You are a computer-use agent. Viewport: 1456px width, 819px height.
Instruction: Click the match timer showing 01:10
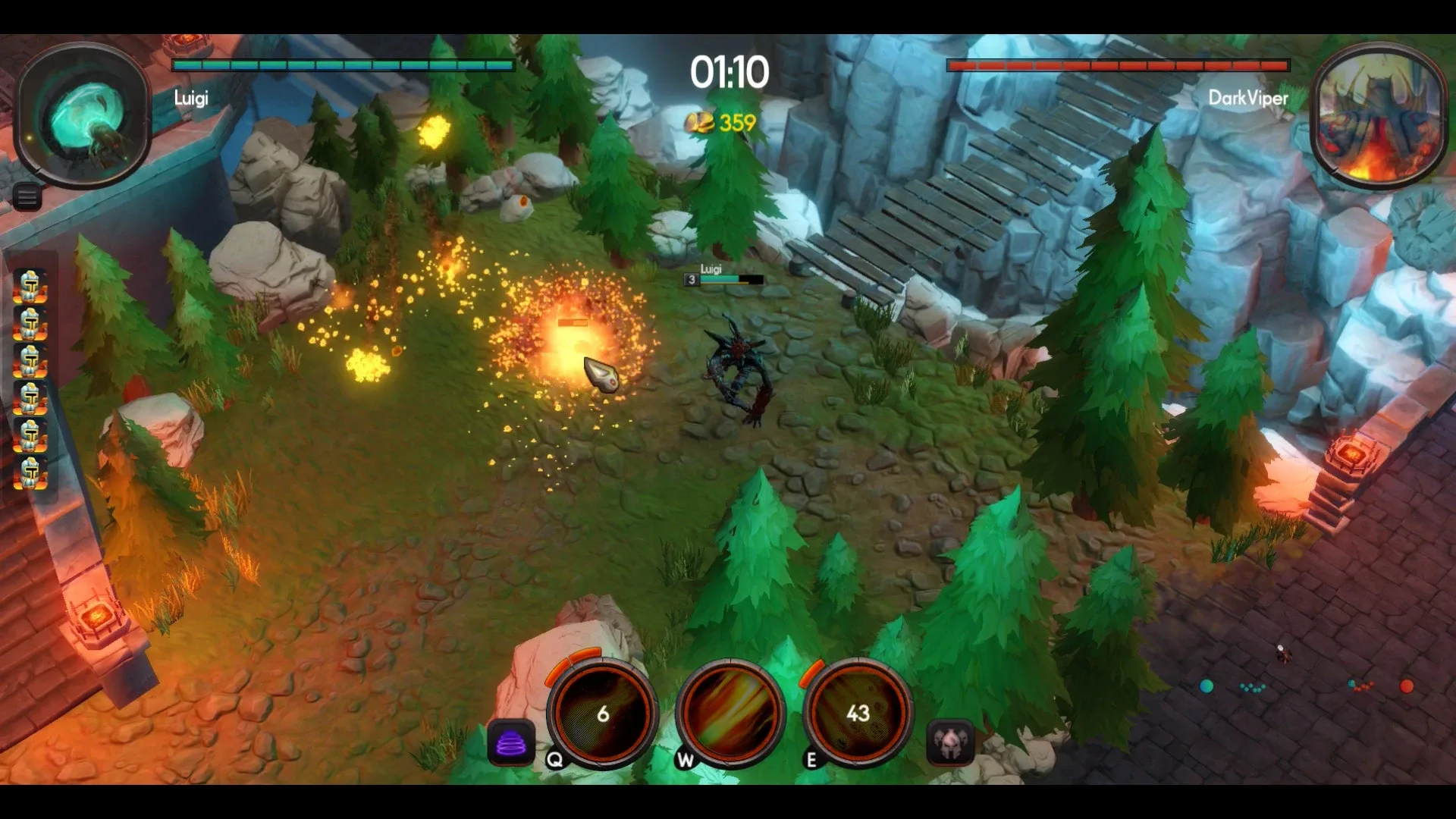tap(728, 72)
